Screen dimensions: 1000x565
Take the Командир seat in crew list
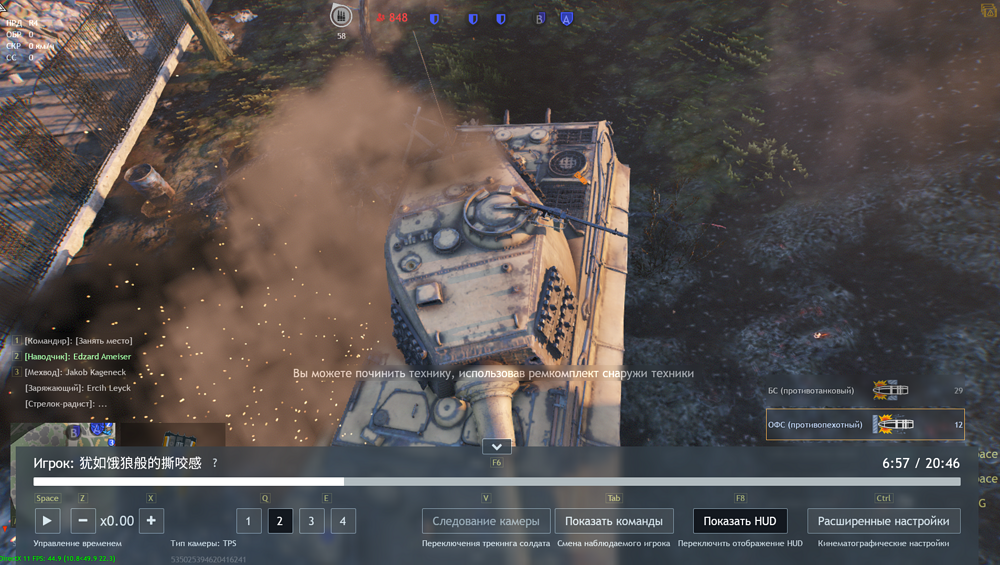click(x=78, y=341)
